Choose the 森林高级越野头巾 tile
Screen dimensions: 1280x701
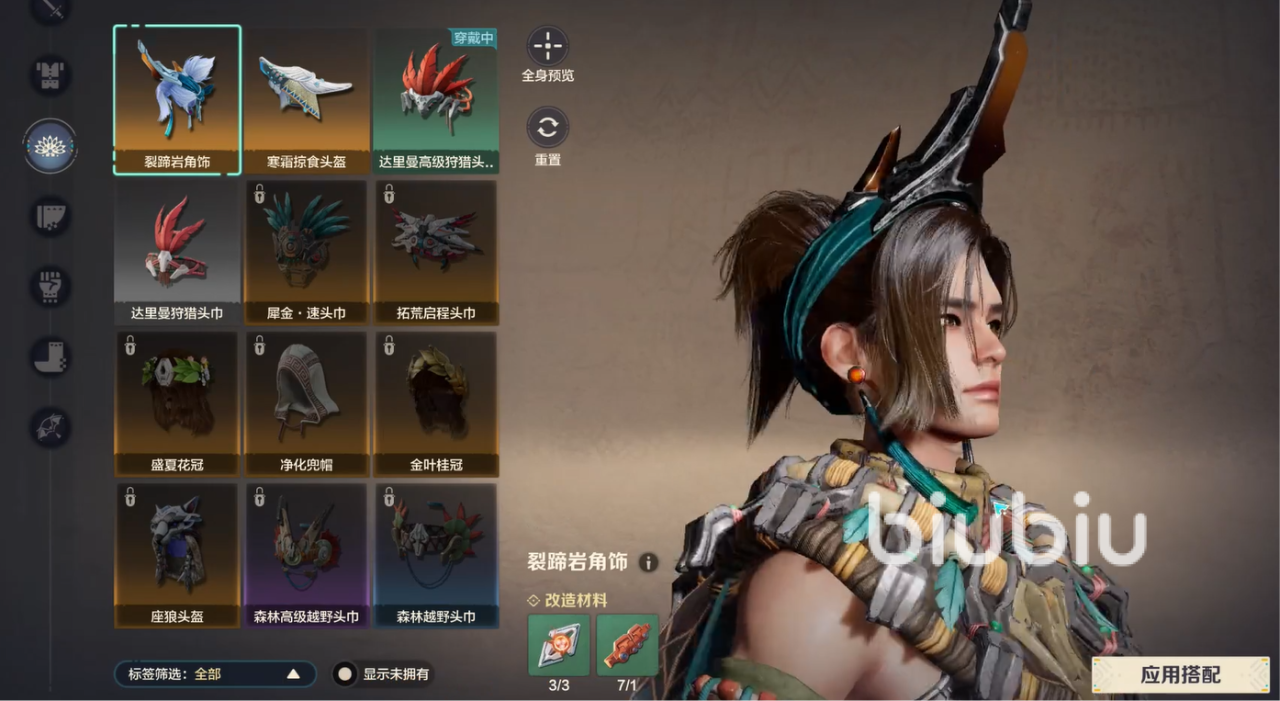306,555
